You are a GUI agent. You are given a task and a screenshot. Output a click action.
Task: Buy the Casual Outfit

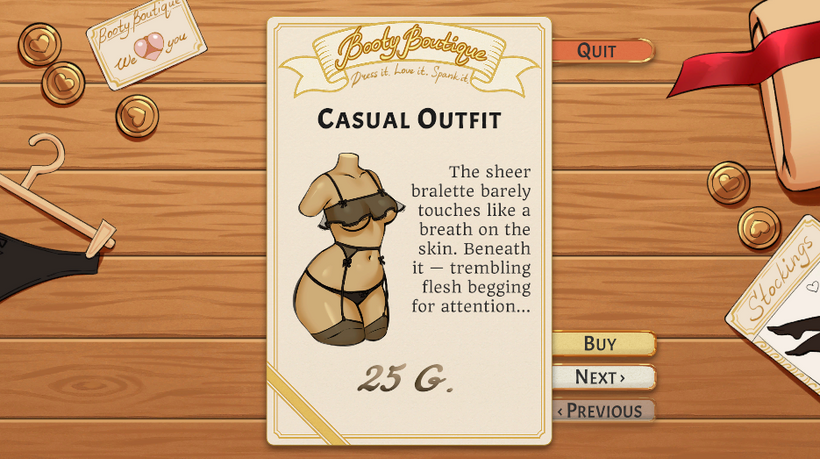pyautogui.click(x=601, y=344)
